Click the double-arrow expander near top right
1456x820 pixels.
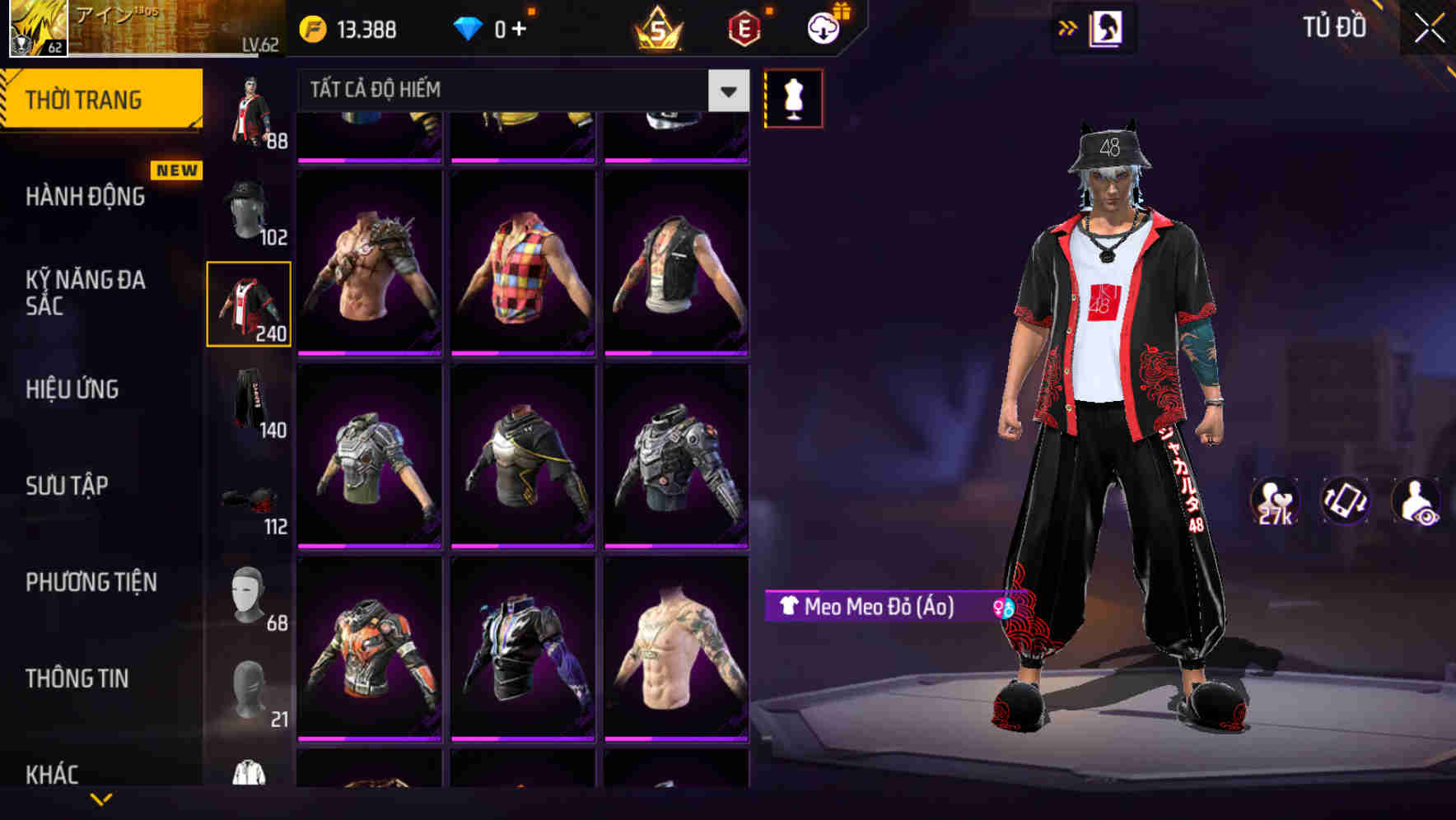pyautogui.click(x=1068, y=27)
